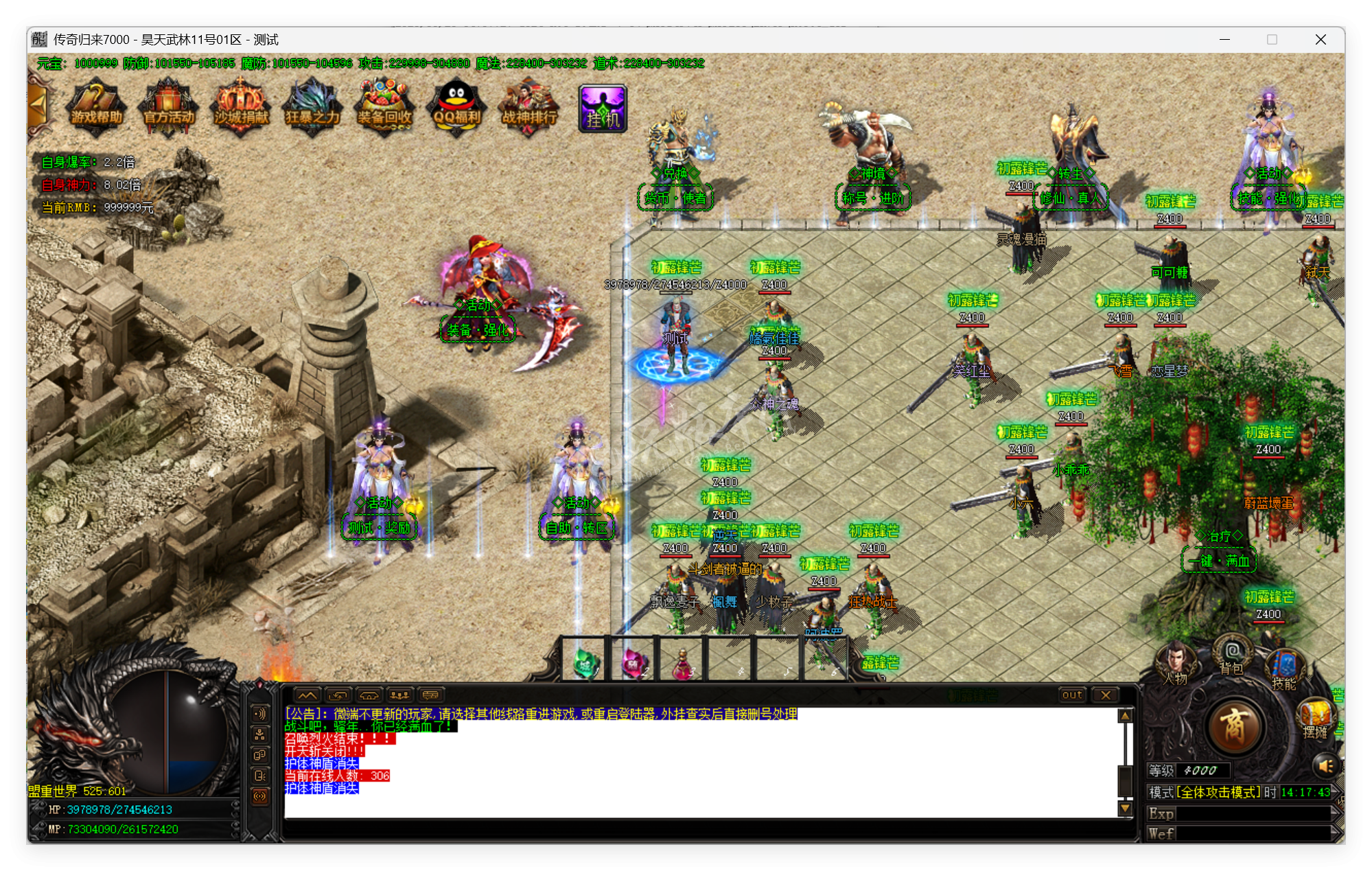1372x871 pixels.
Task: Collapse the top toolbar with the left arrow
Action: tap(39, 102)
